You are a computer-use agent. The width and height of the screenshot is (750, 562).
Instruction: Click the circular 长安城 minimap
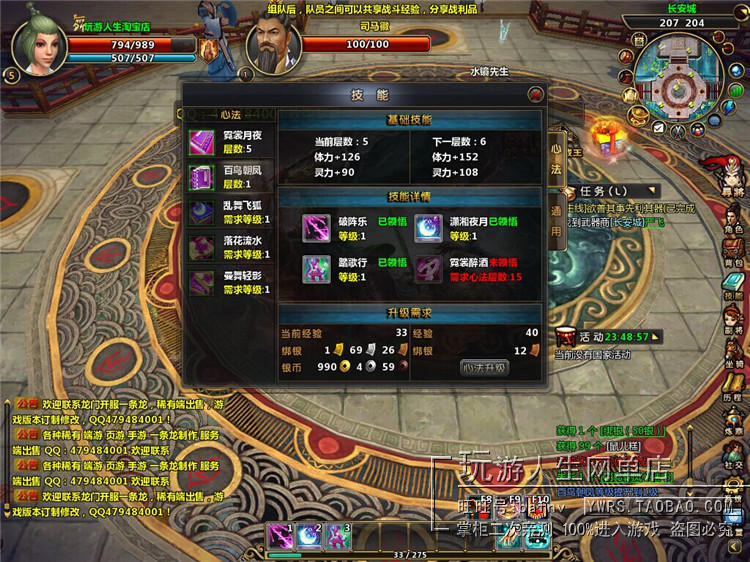[x=682, y=80]
